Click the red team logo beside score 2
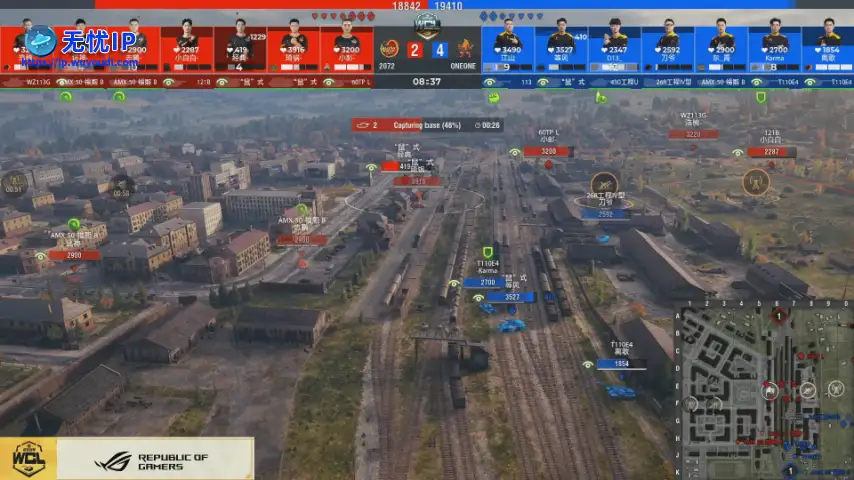 (x=389, y=48)
